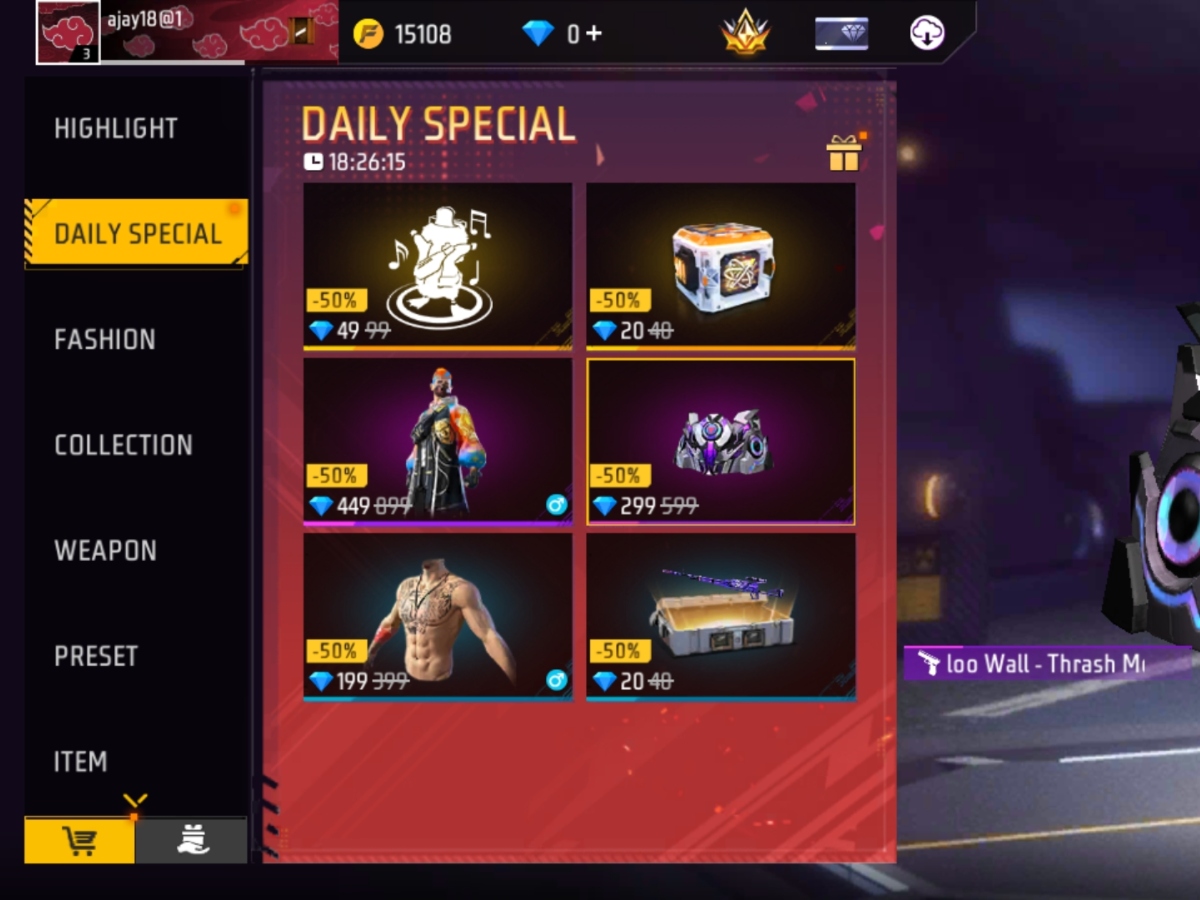1200x900 pixels.
Task: Show the Preset category
Action: click(x=96, y=656)
